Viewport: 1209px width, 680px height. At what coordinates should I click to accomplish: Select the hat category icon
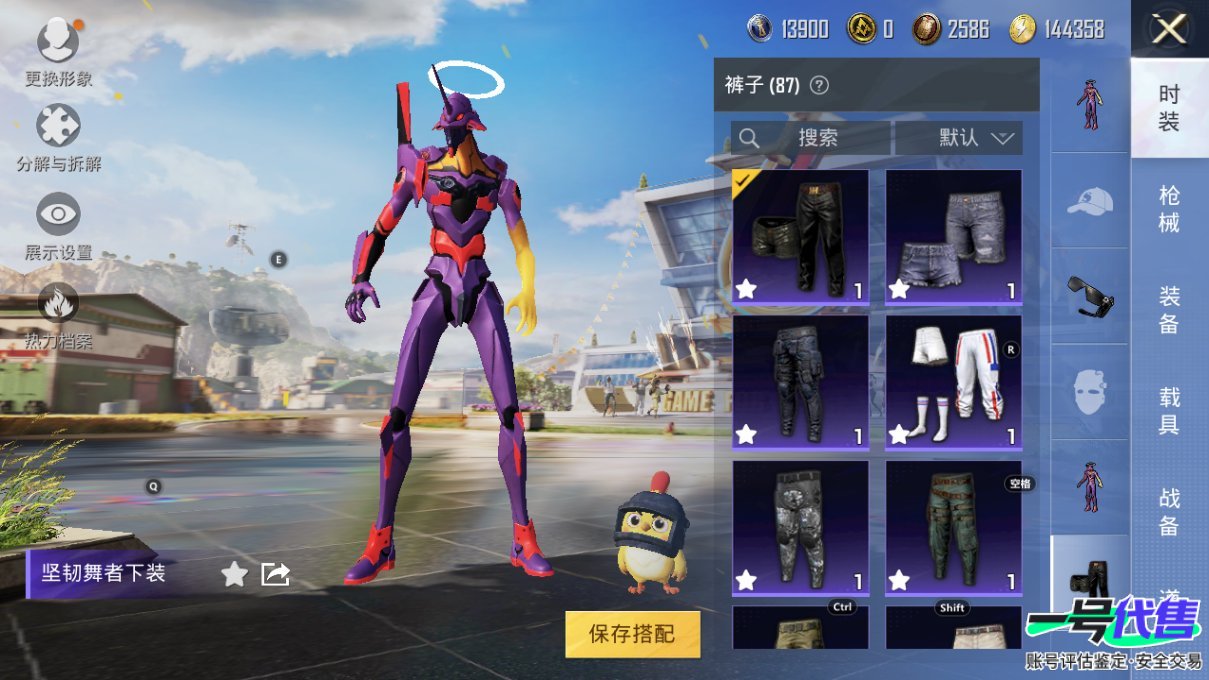1089,201
